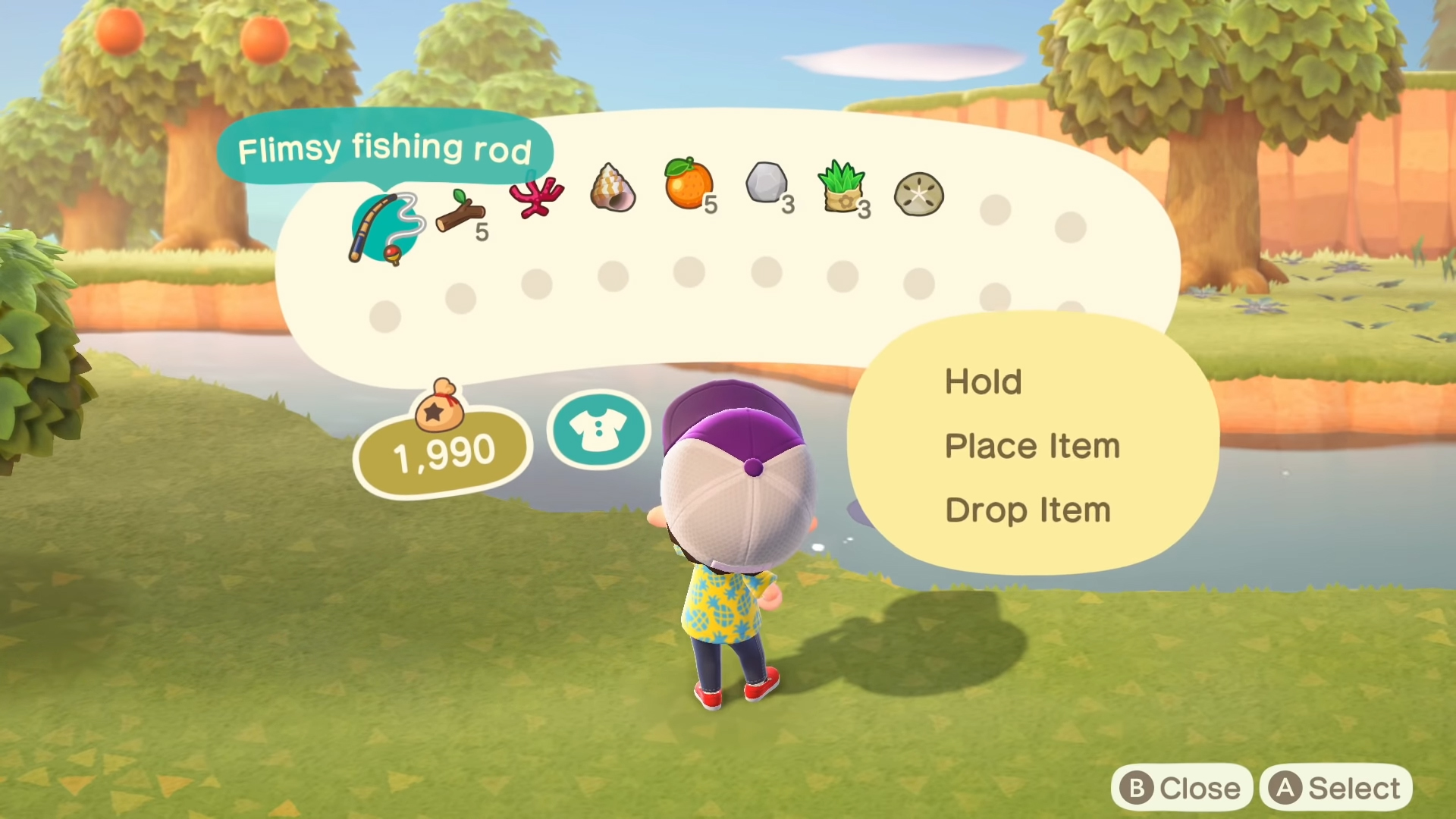Click the player character on the grass
The image size is (1456, 819).
click(732, 569)
